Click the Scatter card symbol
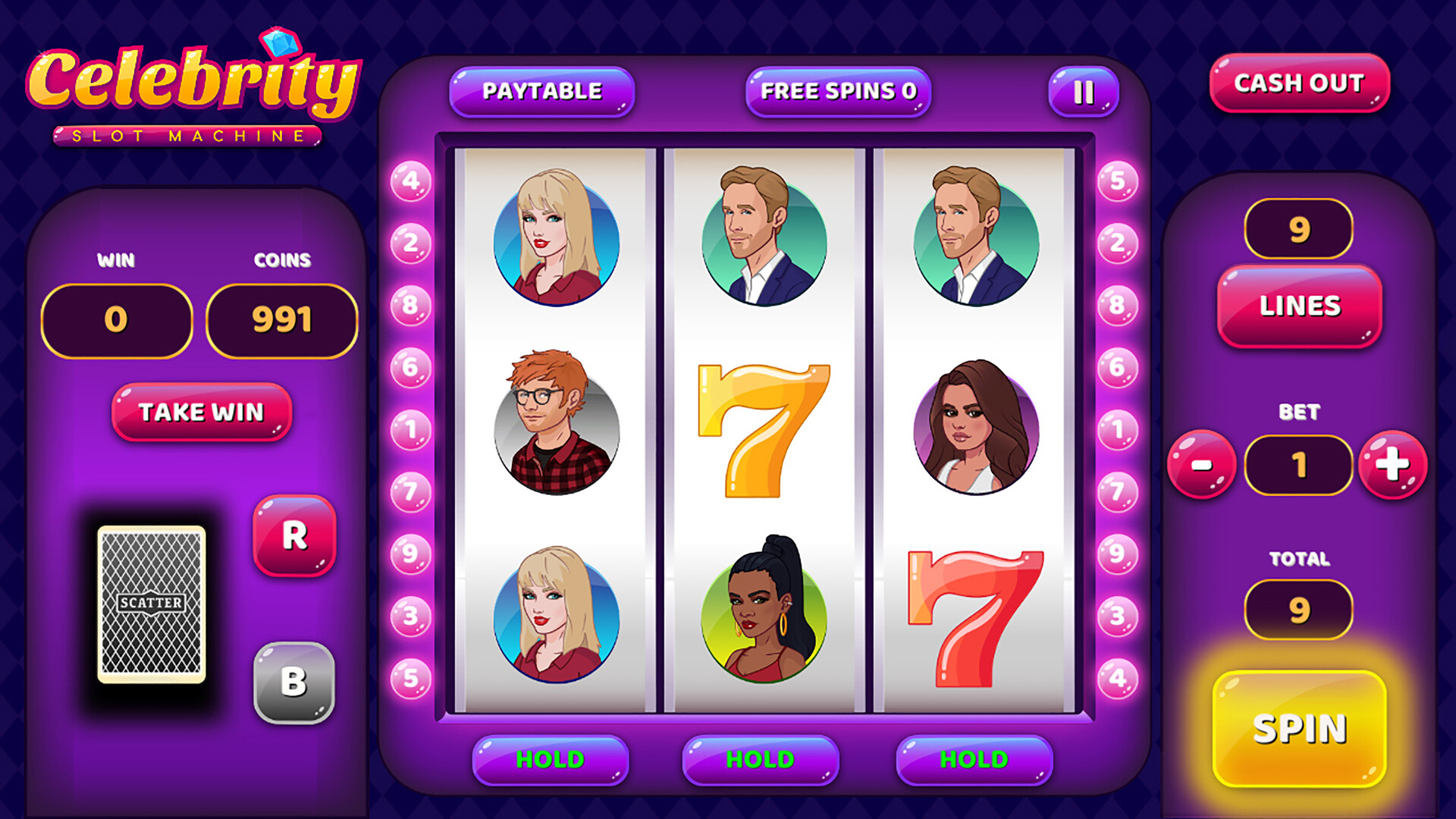This screenshot has height=819, width=1456. tap(149, 603)
